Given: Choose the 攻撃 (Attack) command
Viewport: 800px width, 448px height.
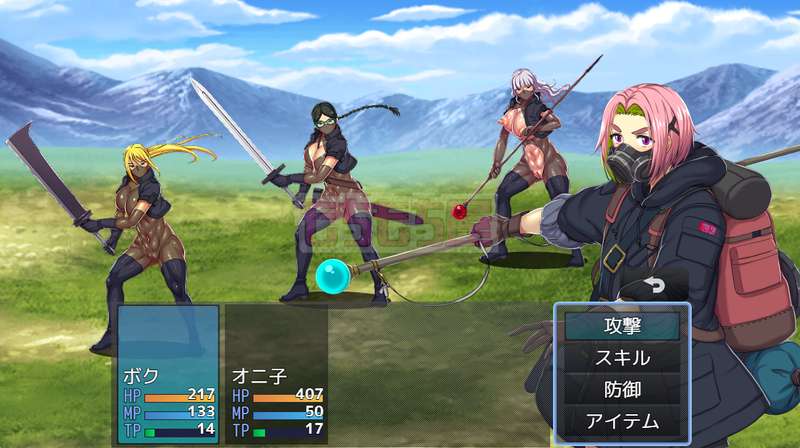Looking at the screenshot, I should click(622, 325).
